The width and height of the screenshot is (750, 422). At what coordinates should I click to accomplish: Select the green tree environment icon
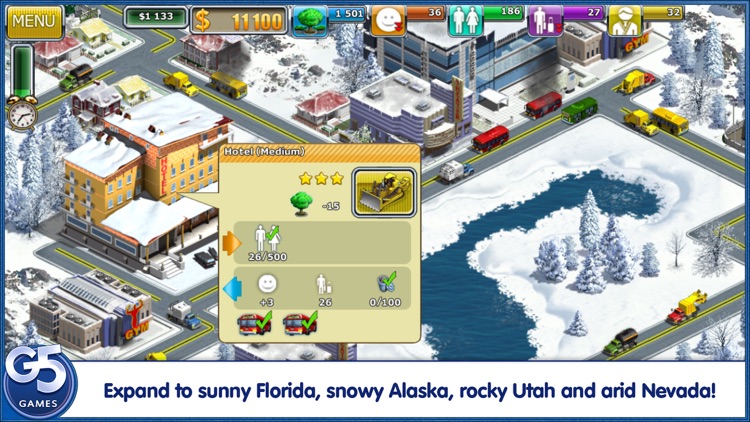click(x=310, y=20)
